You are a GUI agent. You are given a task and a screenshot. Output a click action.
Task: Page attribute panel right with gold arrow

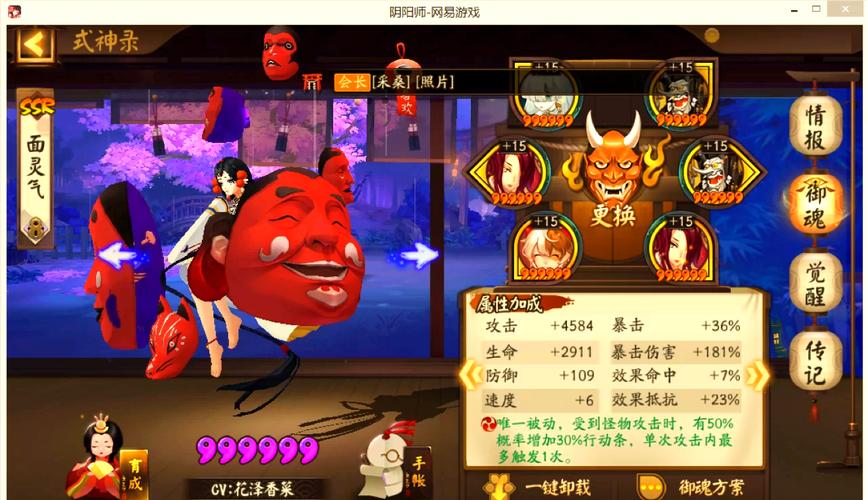[x=758, y=375]
